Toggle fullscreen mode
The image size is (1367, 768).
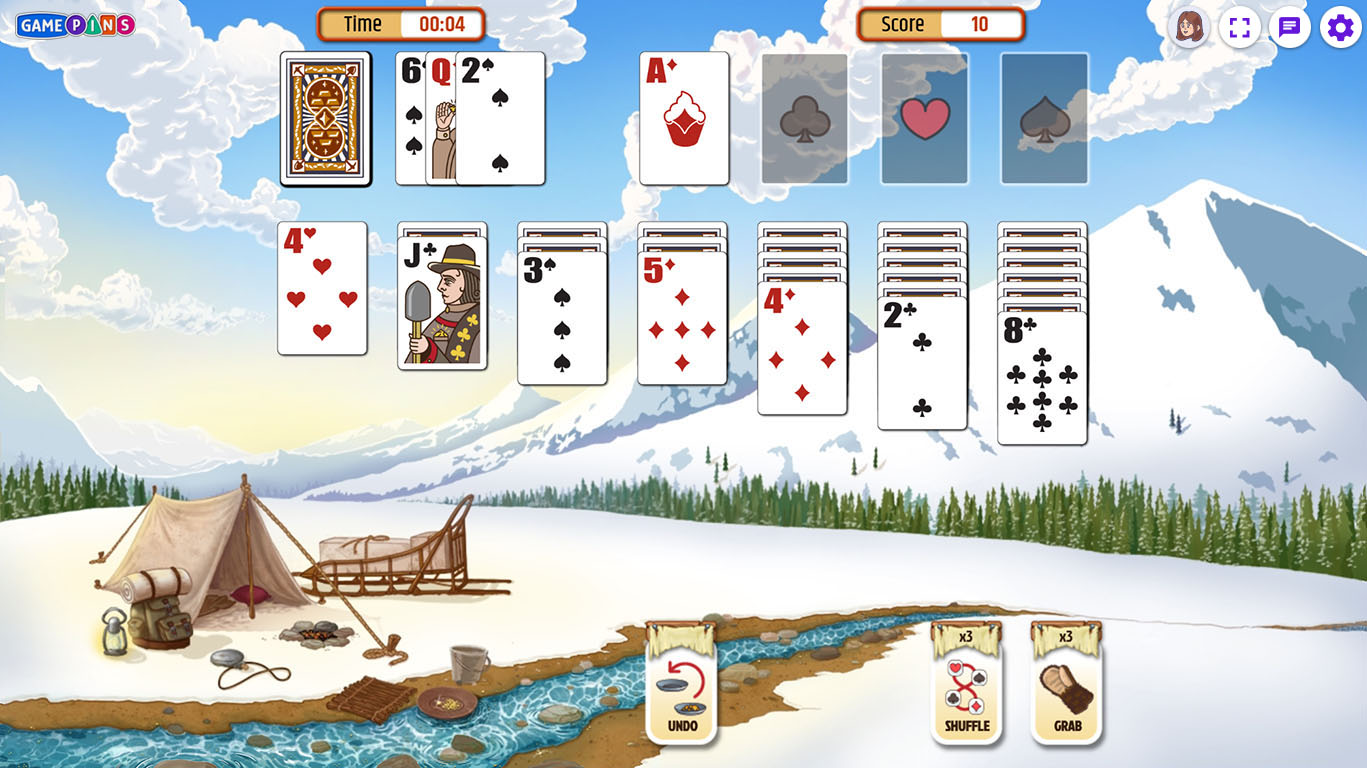coord(1239,27)
